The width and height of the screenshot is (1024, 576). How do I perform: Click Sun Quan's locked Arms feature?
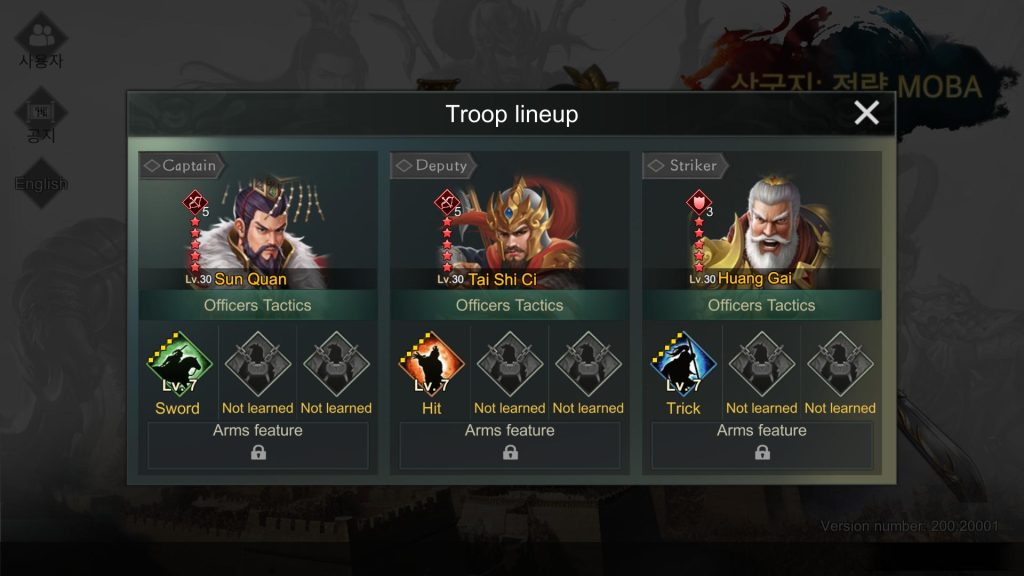(258, 446)
